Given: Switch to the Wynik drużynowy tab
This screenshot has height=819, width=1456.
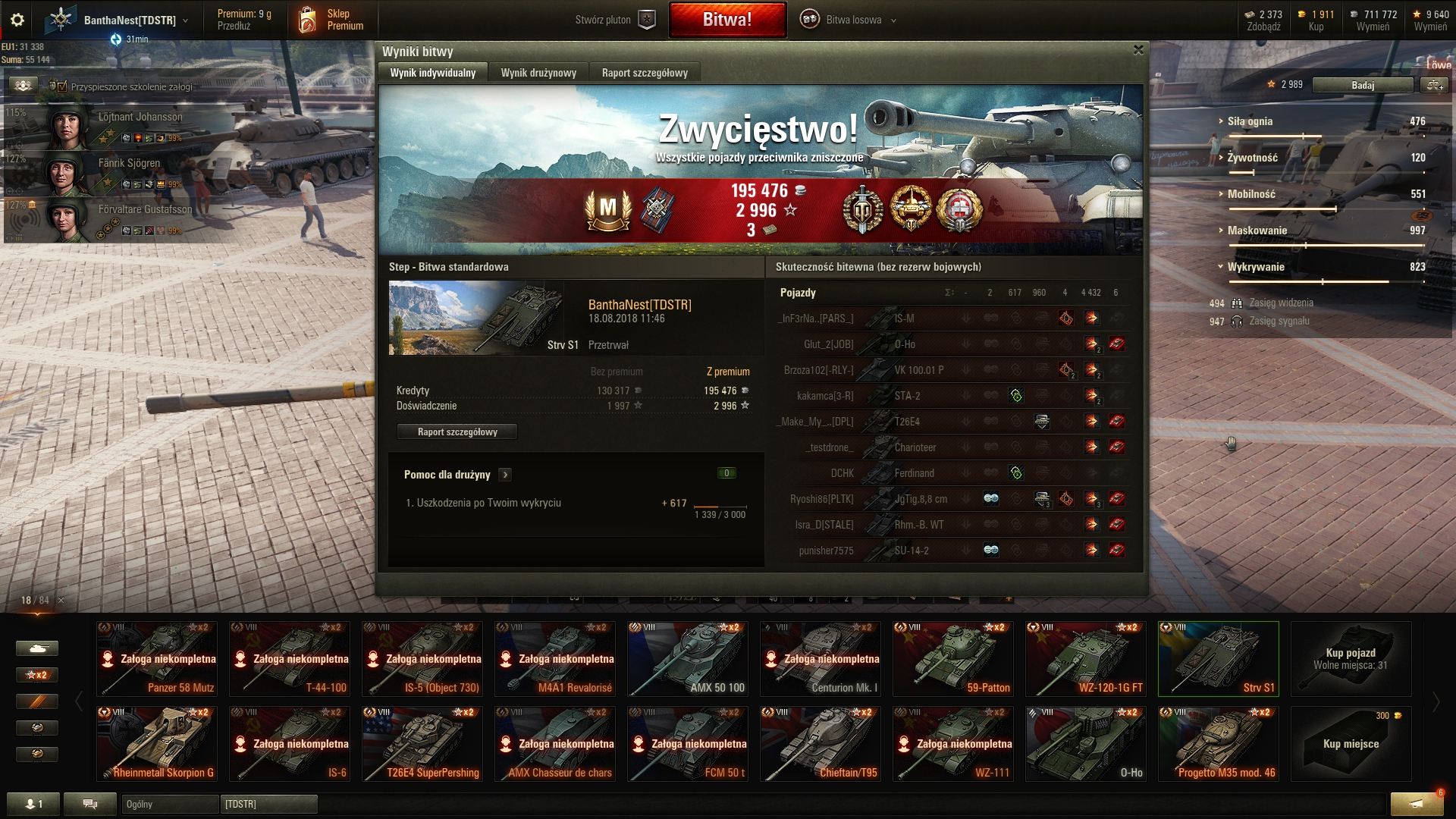Looking at the screenshot, I should [538, 73].
